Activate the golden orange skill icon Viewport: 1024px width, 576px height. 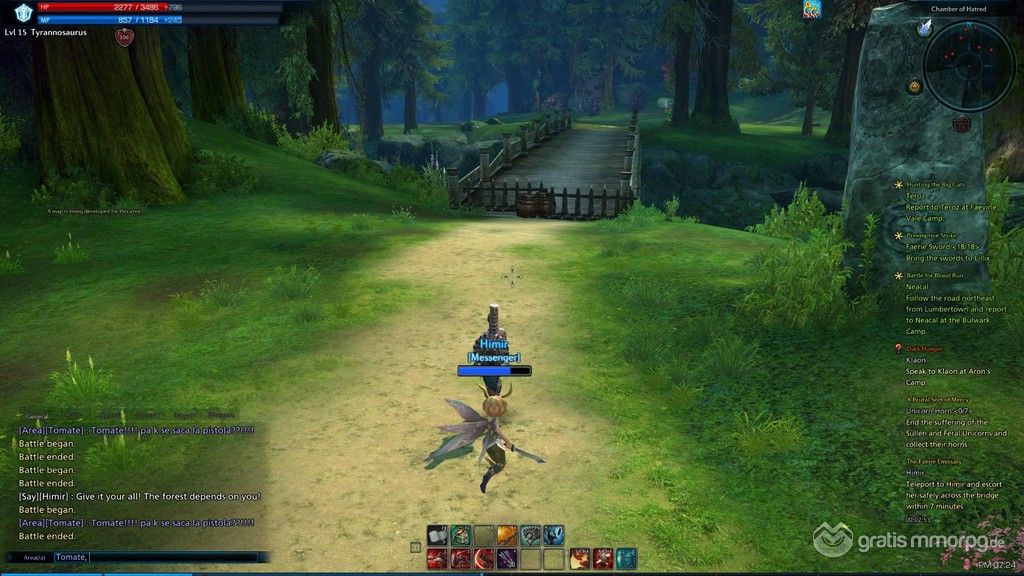pos(507,535)
